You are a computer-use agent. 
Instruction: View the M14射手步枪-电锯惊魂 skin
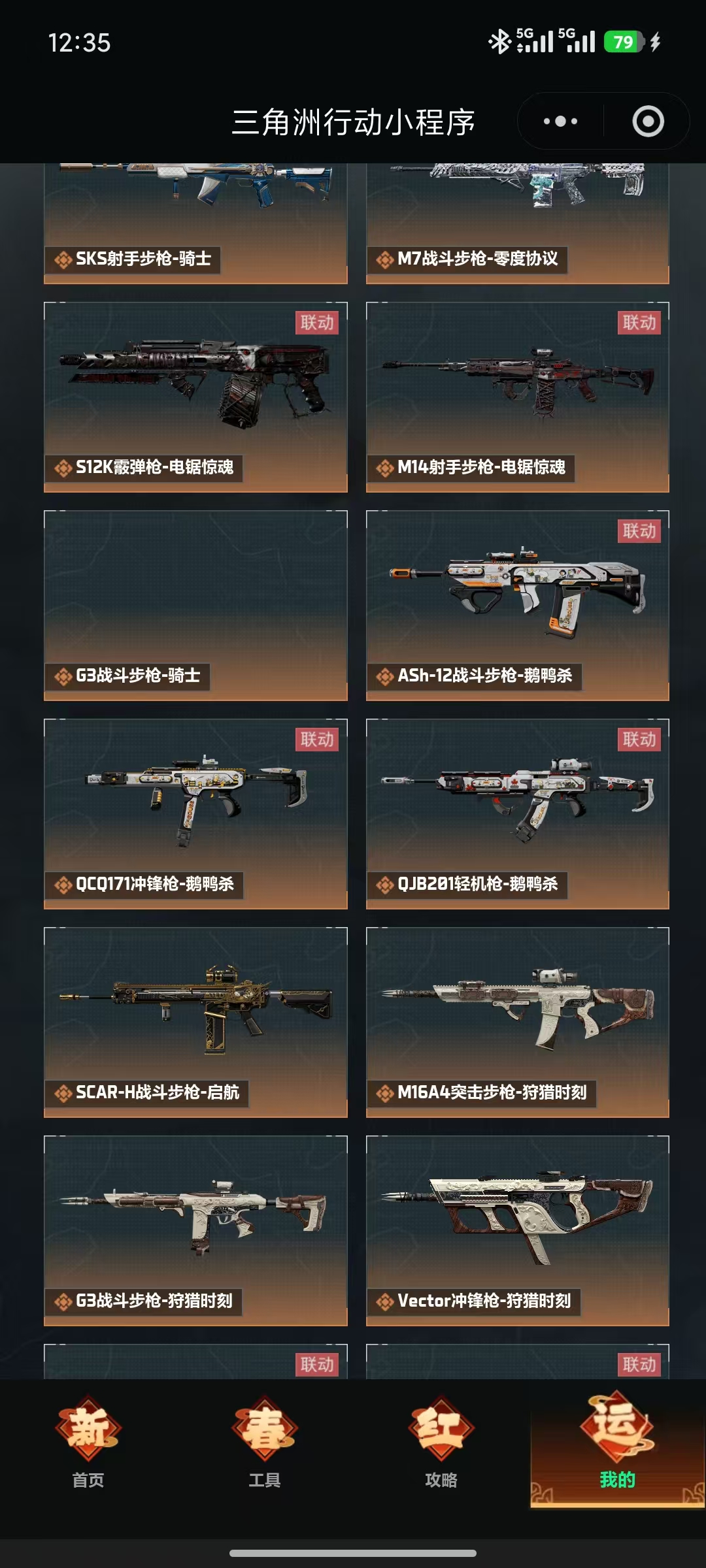[517, 397]
